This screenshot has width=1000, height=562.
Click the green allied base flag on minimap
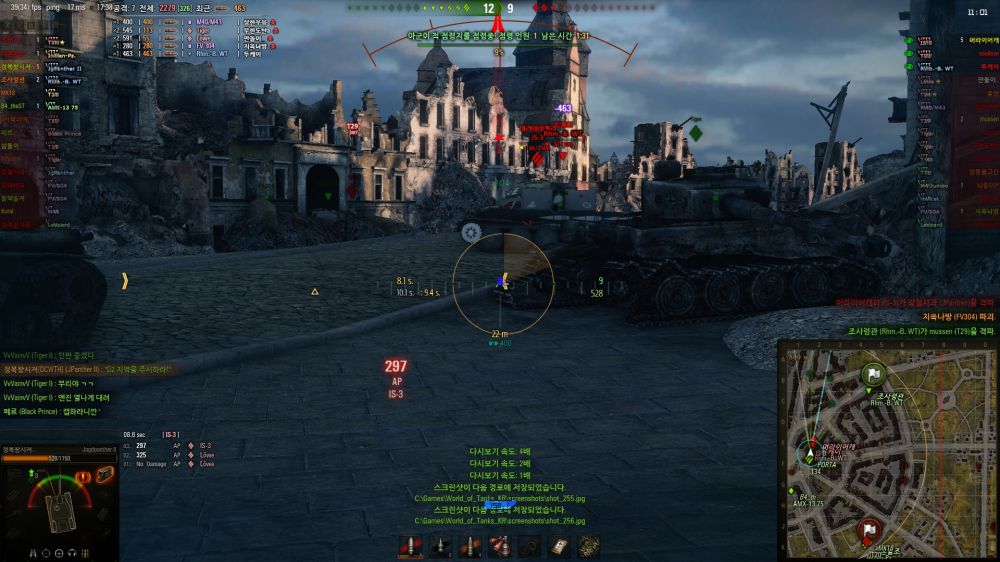872,374
